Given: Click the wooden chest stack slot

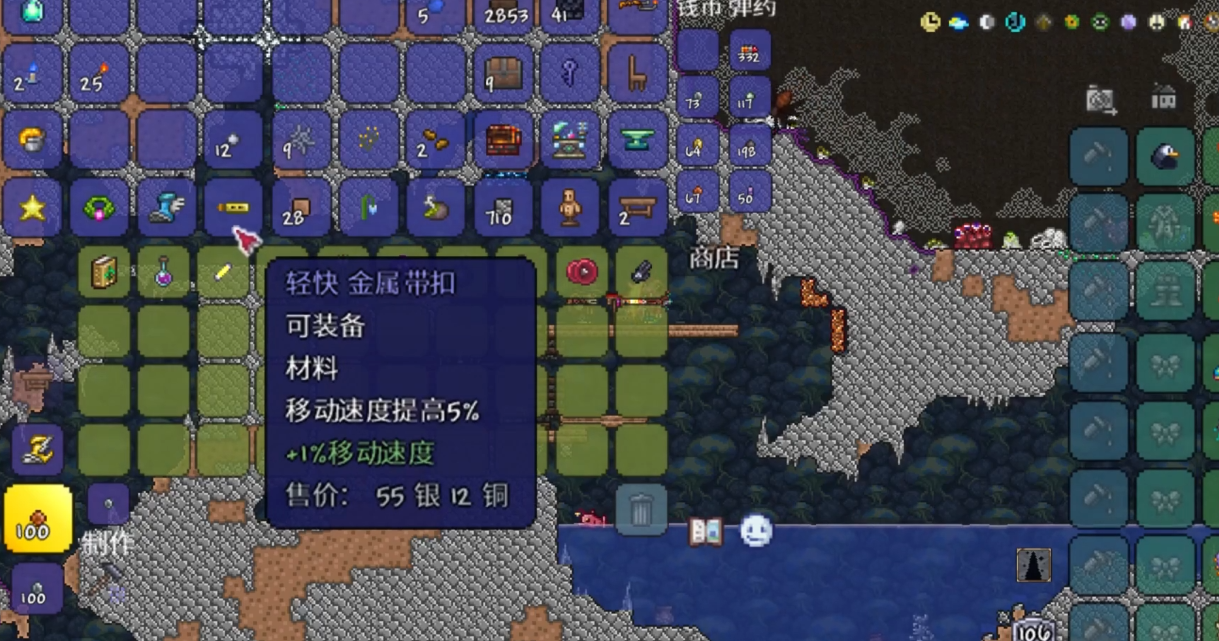Looking at the screenshot, I should point(503,73).
